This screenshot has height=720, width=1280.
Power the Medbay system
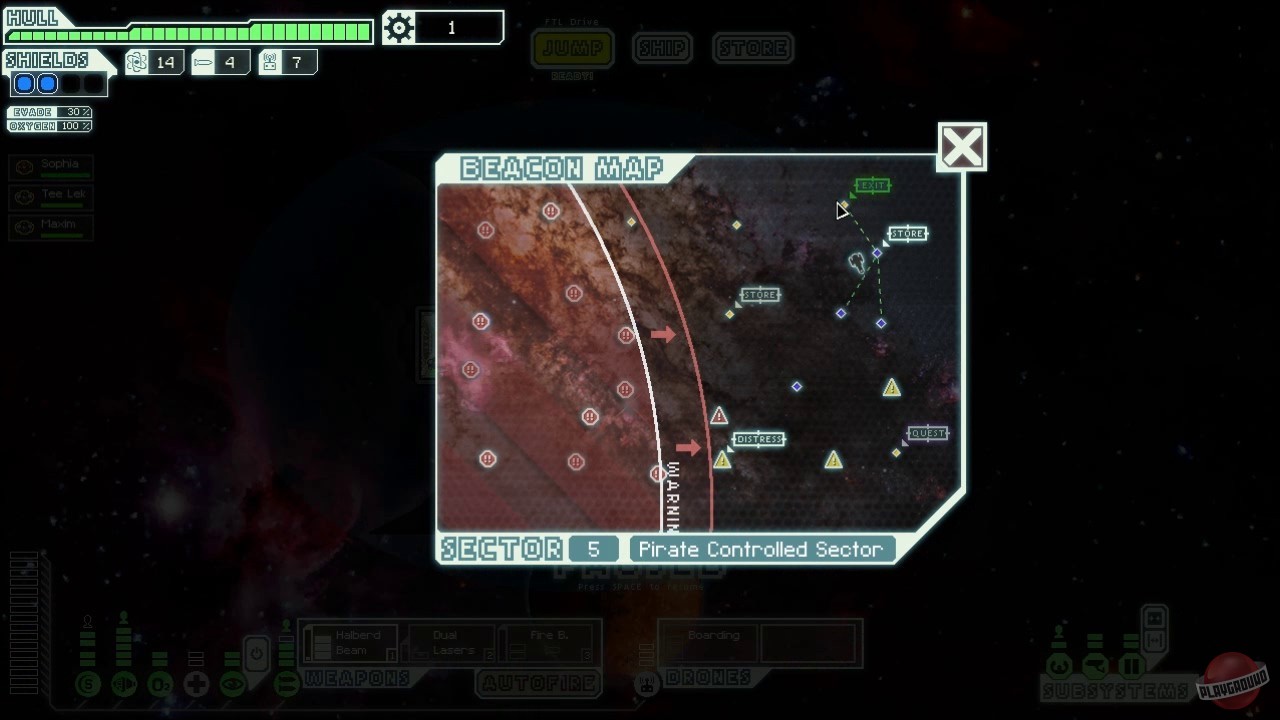196,684
